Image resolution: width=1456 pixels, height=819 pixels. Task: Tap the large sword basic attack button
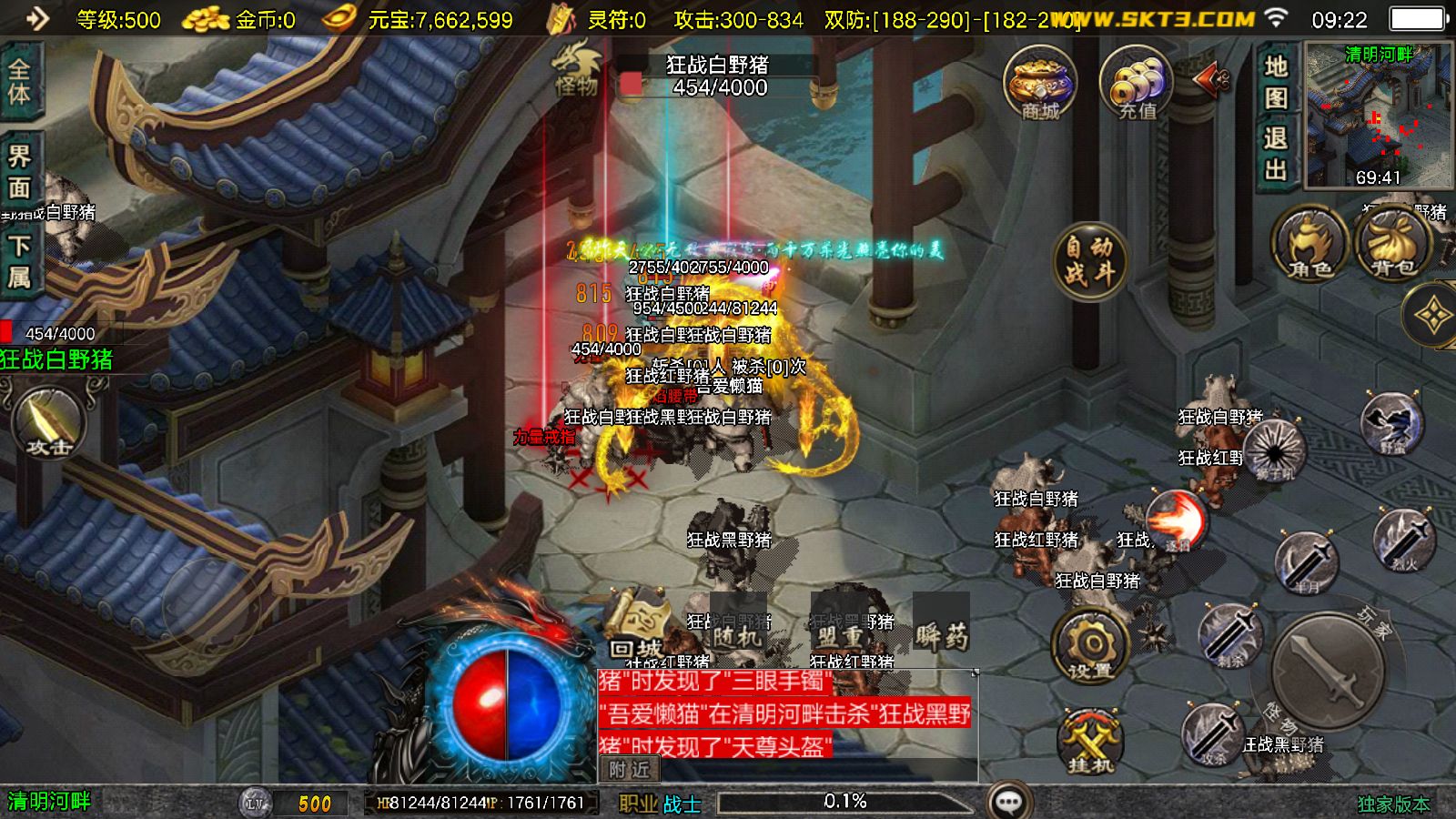pos(1328,671)
